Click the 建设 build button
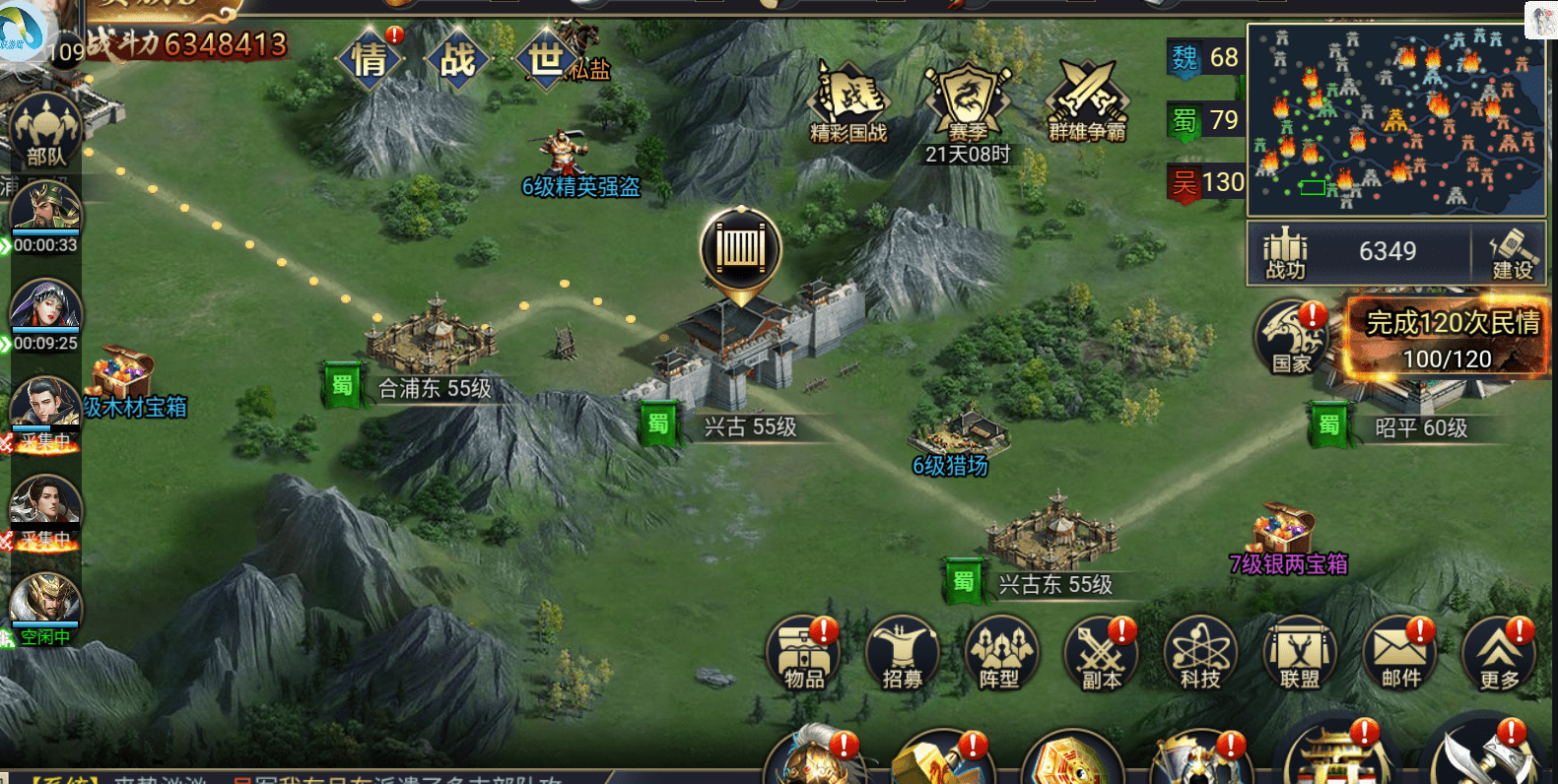Viewport: 1558px width, 784px height. (1512, 253)
